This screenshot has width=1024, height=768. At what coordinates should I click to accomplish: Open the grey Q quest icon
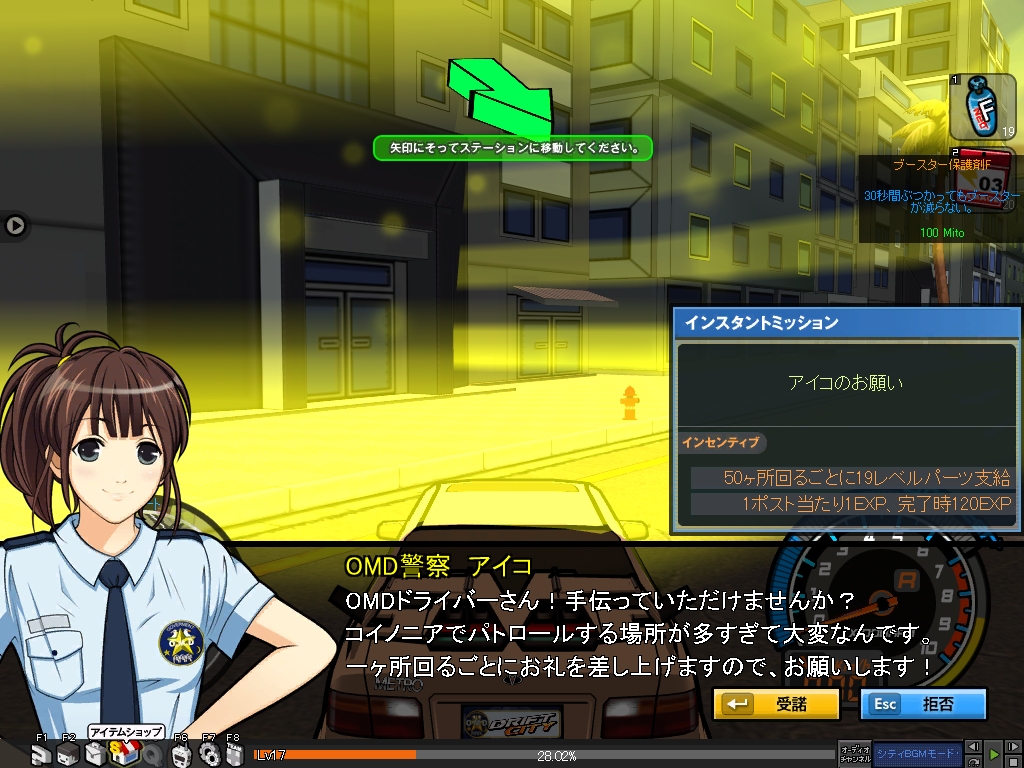pos(152,756)
